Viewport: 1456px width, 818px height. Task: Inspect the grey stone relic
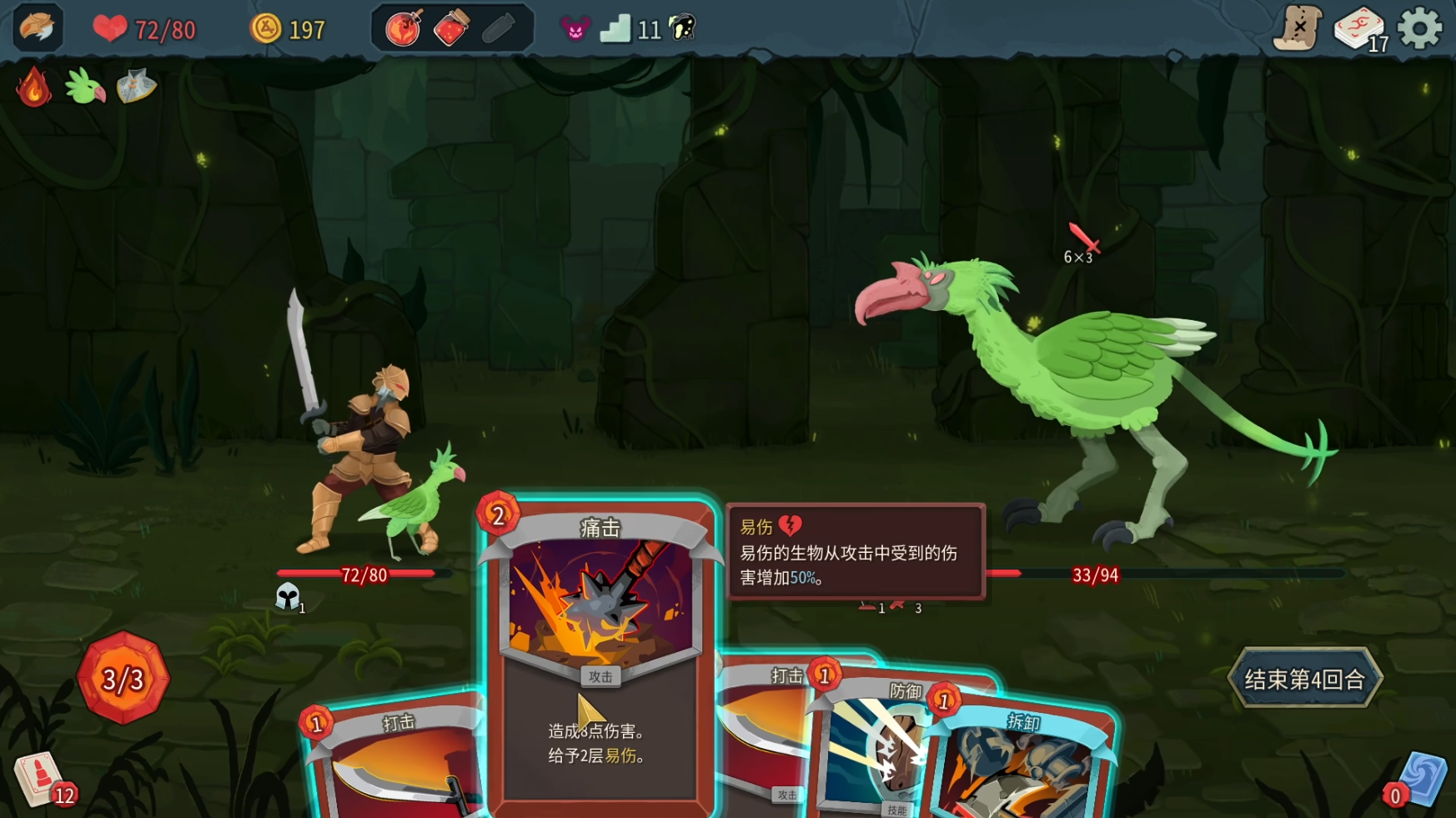click(136, 87)
